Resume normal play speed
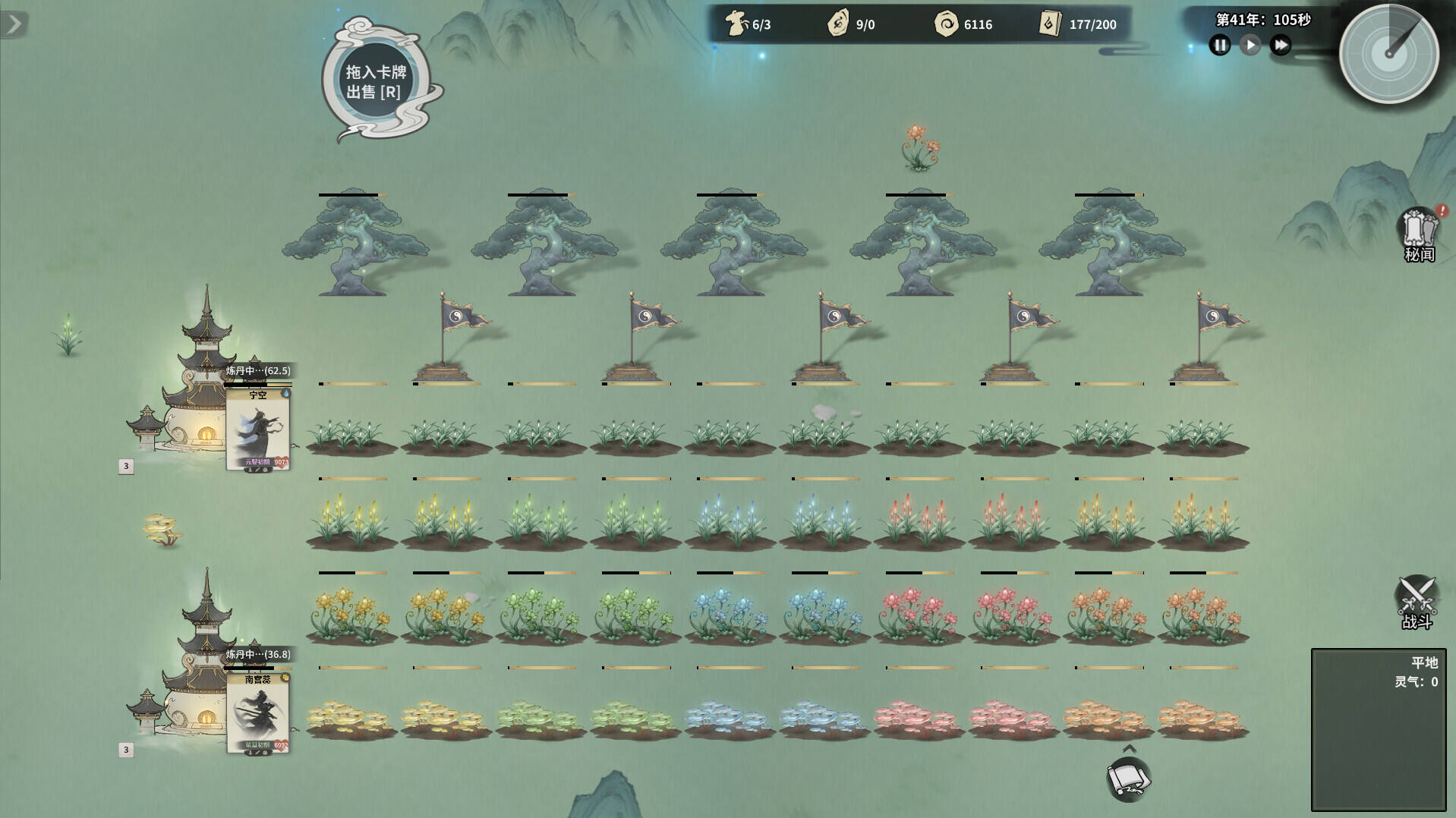The width and height of the screenshot is (1456, 818). [1250, 46]
